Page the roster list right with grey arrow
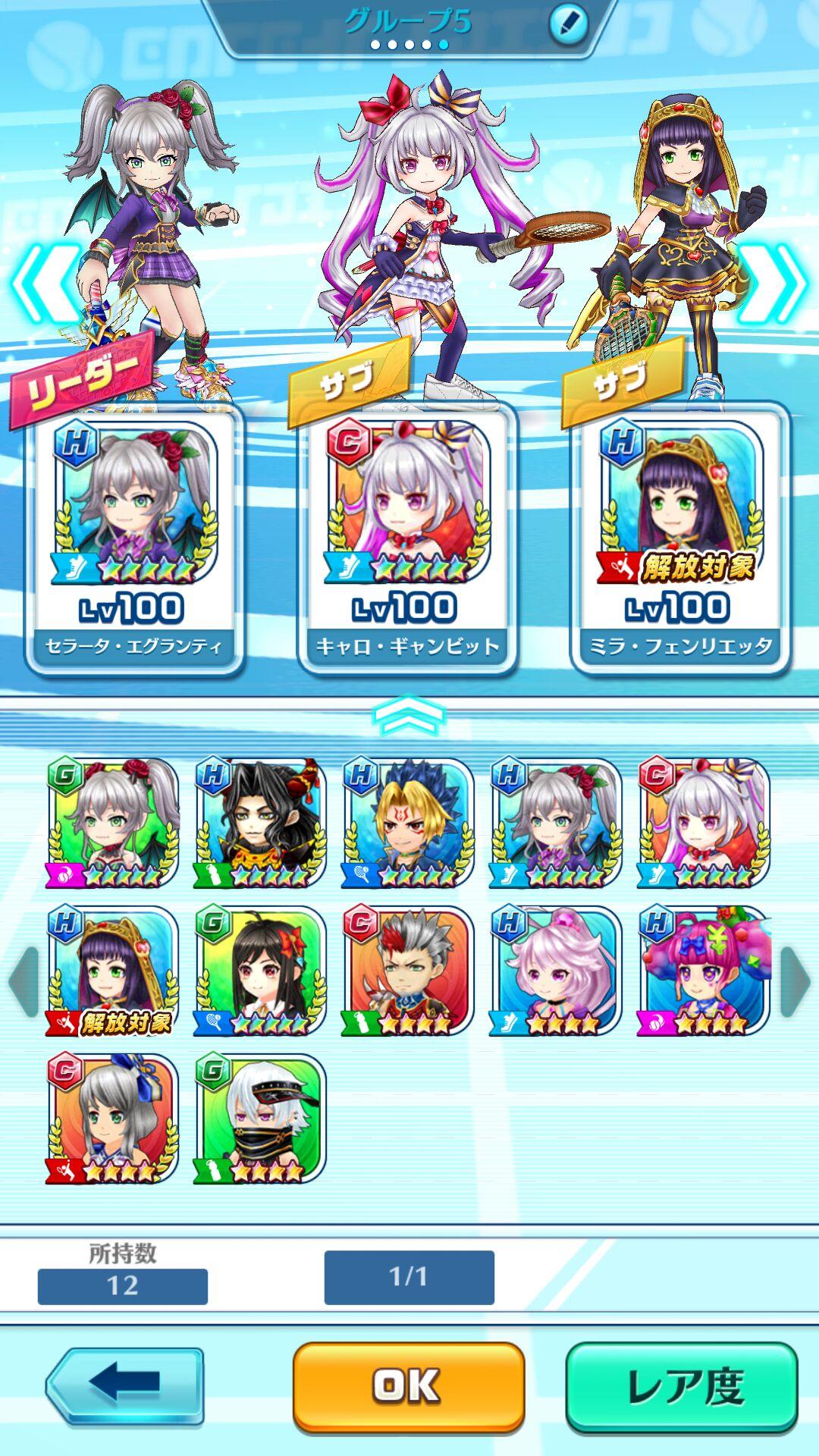The width and height of the screenshot is (819, 1456). [794, 981]
